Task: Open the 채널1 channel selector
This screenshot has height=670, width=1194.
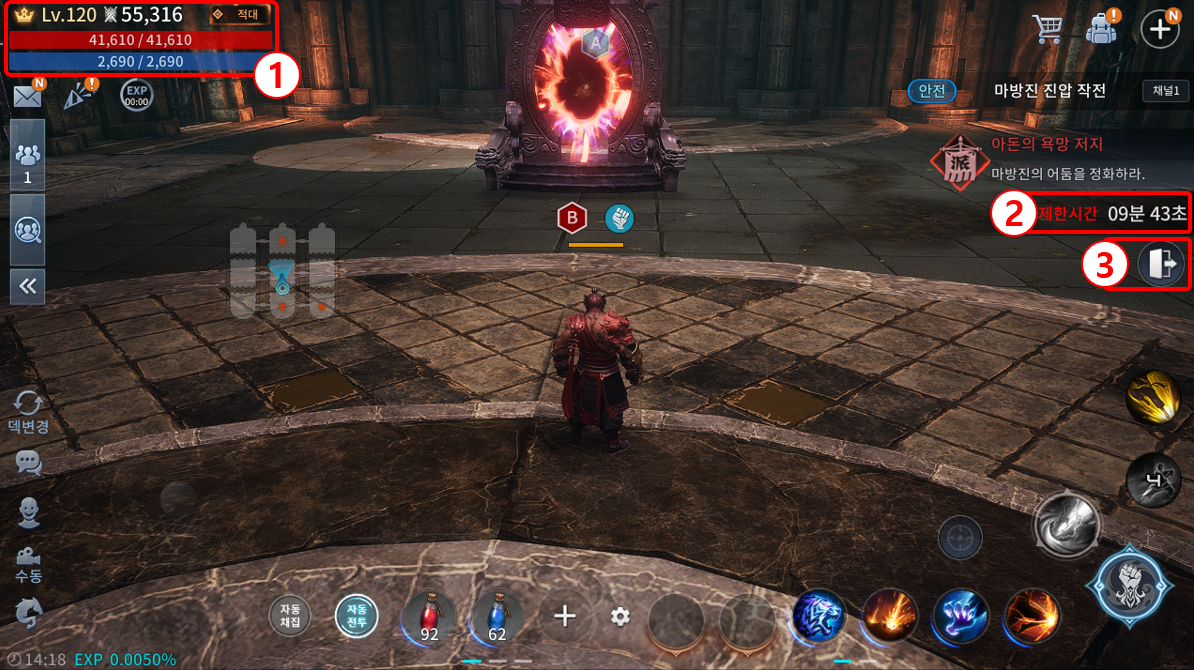Action: point(1166,91)
